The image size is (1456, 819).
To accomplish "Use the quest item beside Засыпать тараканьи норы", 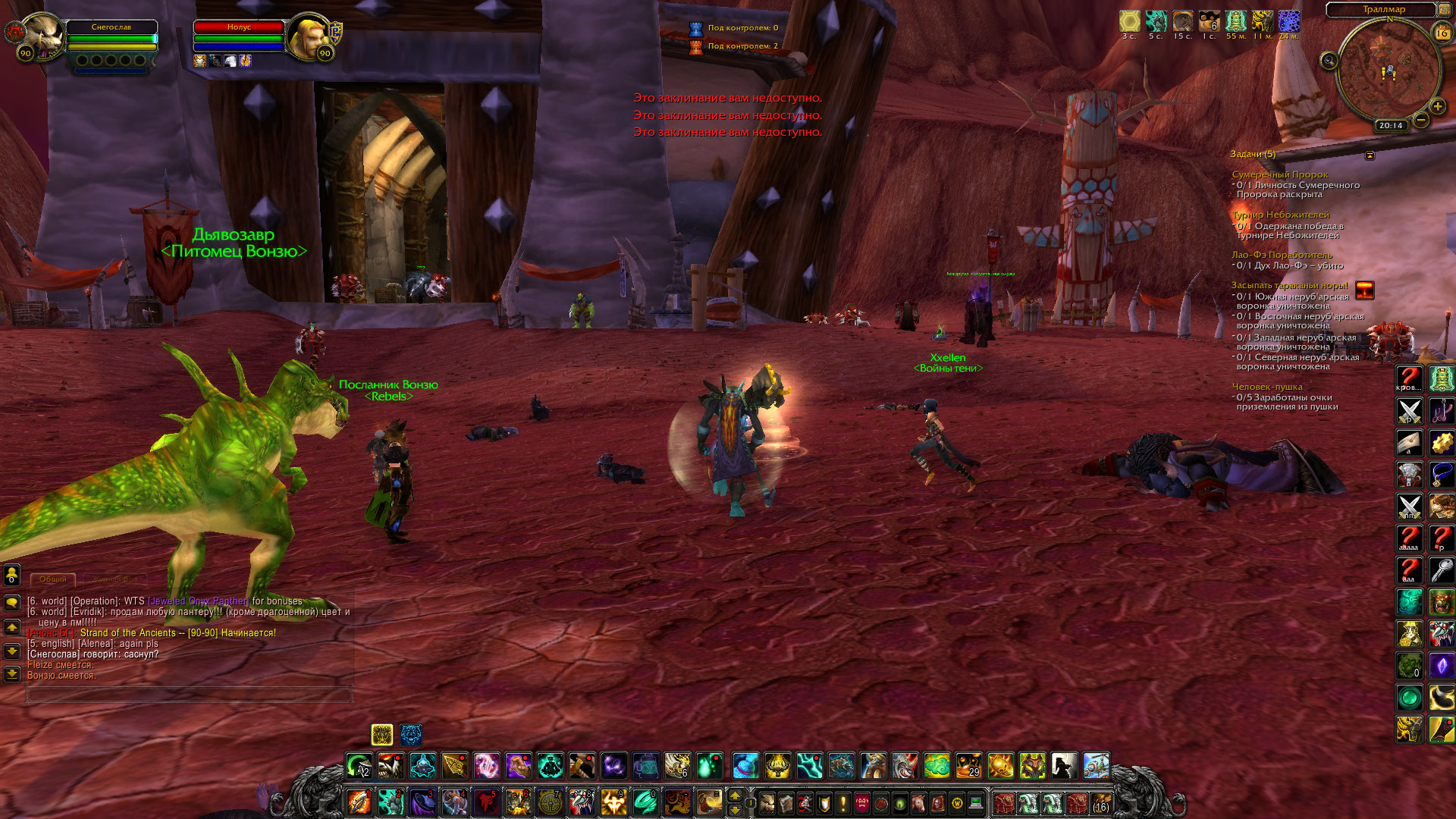I will coord(1364,290).
